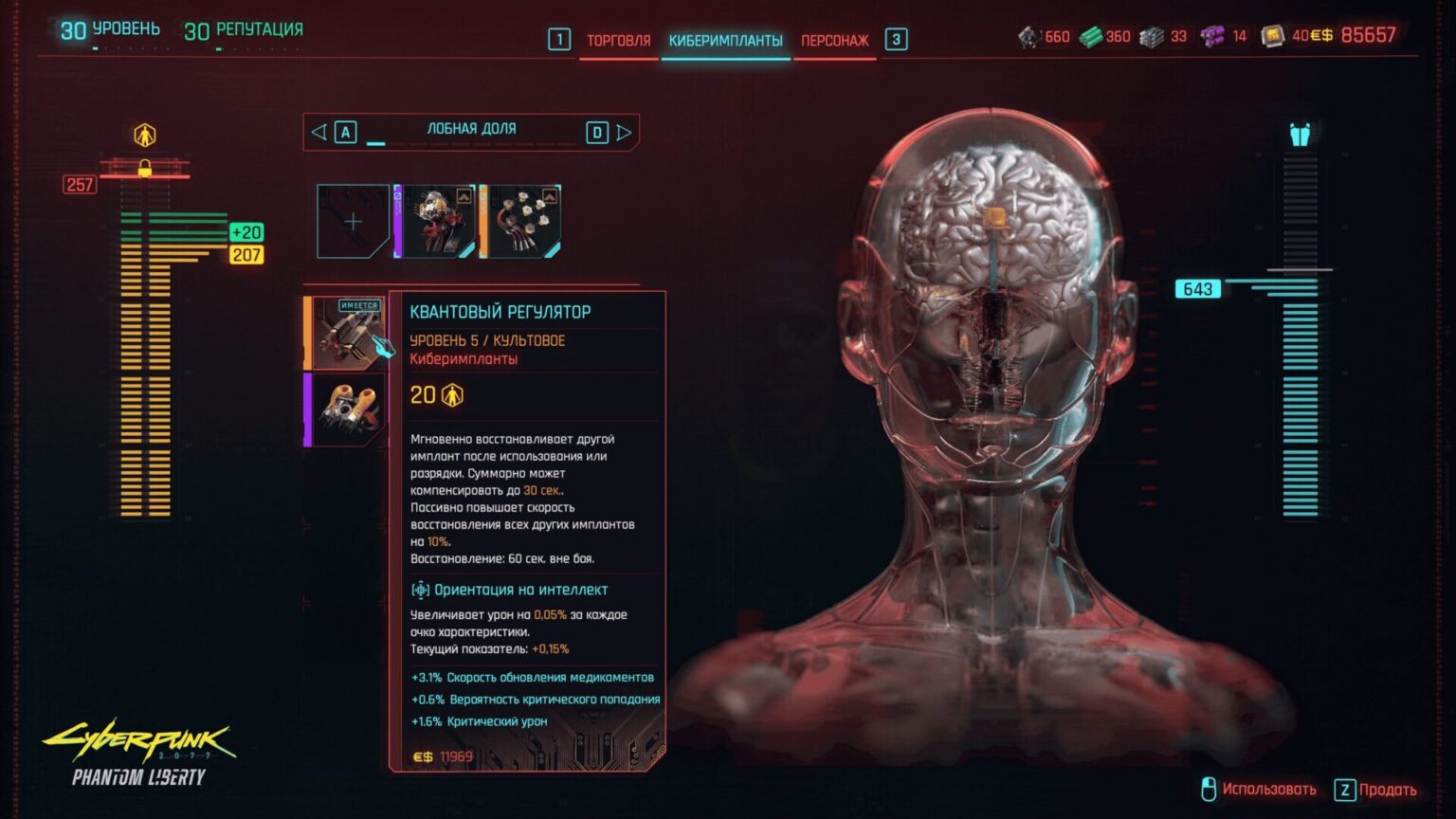Click the left arrow before the A keycap
Screen dimensions: 1456x819
pos(318,132)
